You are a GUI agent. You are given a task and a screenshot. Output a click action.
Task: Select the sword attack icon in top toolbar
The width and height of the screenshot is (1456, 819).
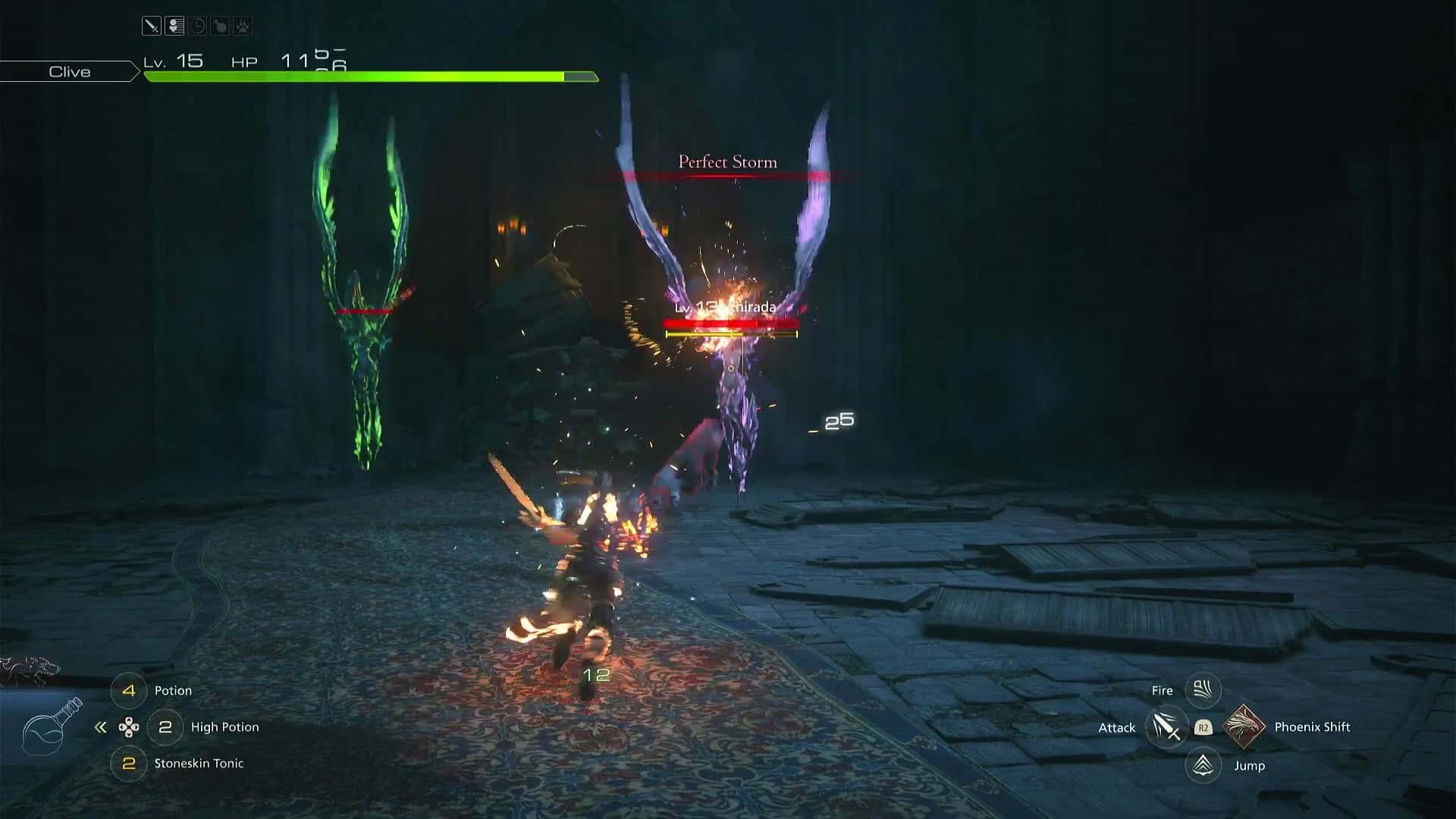click(x=151, y=25)
